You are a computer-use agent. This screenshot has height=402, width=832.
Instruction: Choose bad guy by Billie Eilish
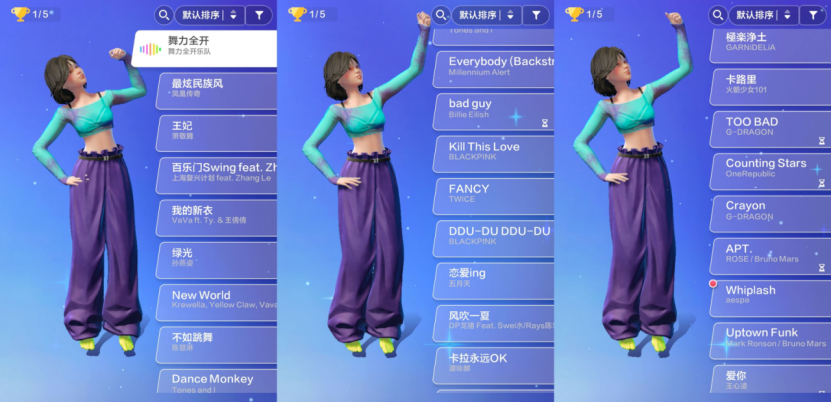[494, 110]
